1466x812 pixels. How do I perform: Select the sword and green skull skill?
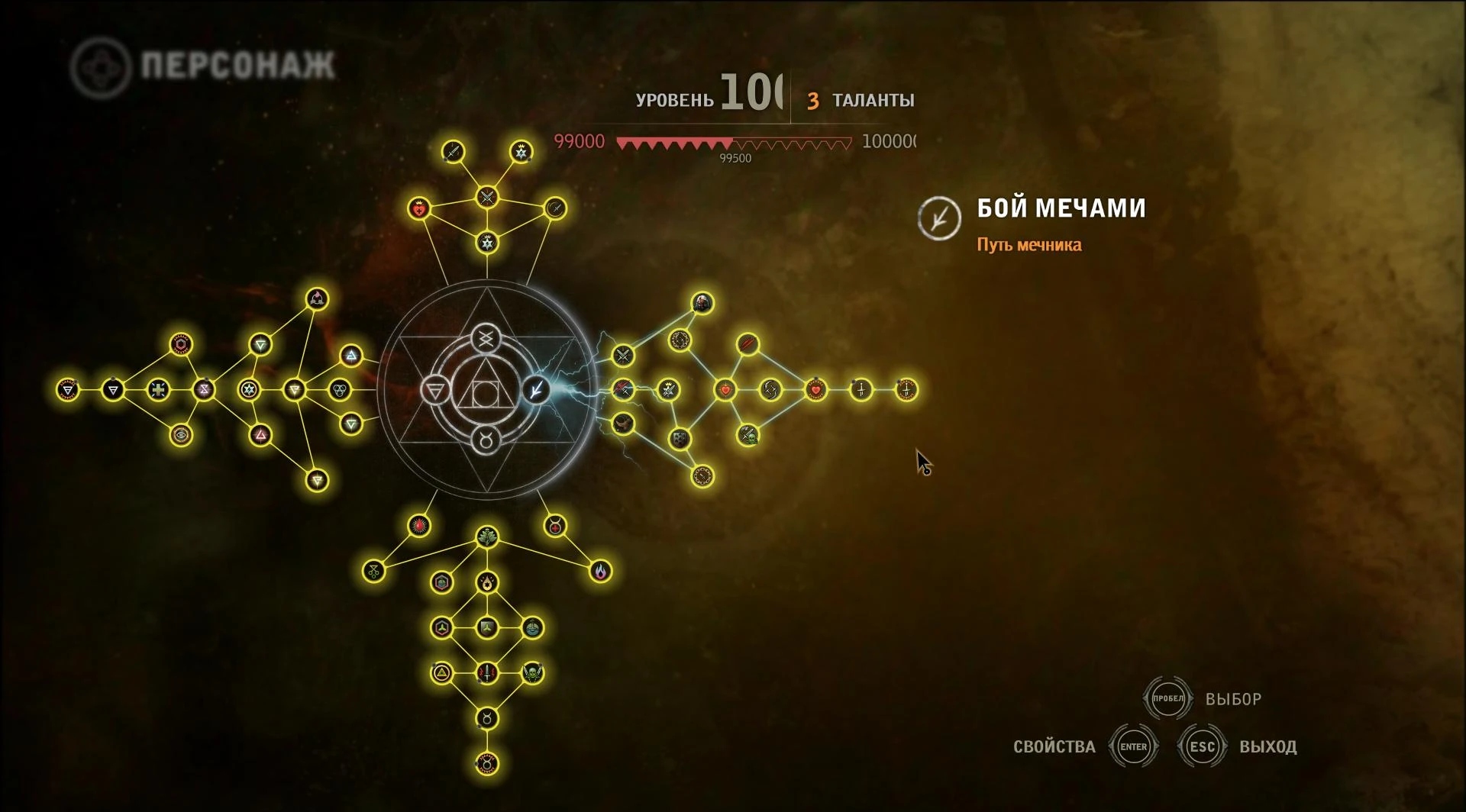(748, 435)
